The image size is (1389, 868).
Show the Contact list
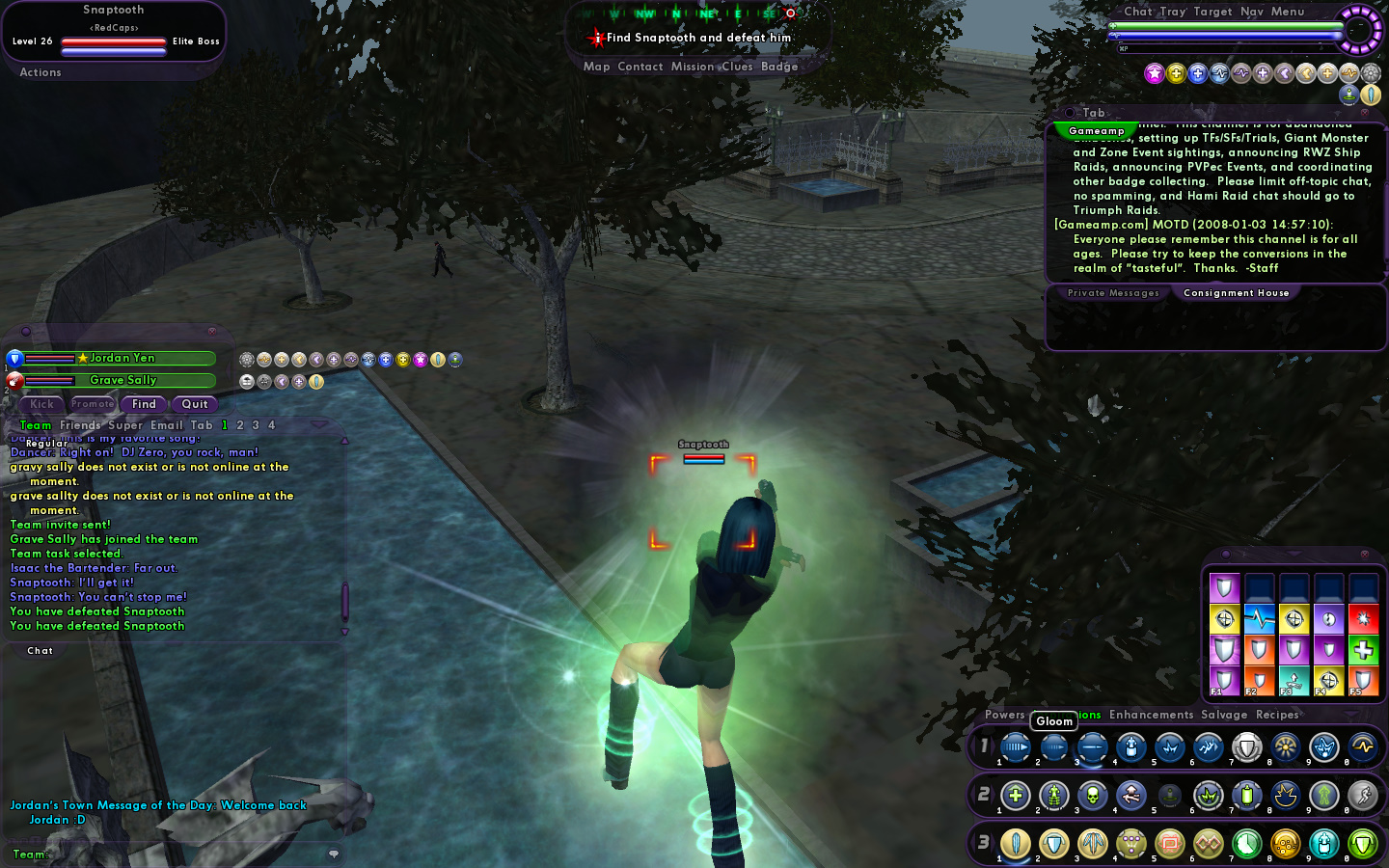(640, 67)
